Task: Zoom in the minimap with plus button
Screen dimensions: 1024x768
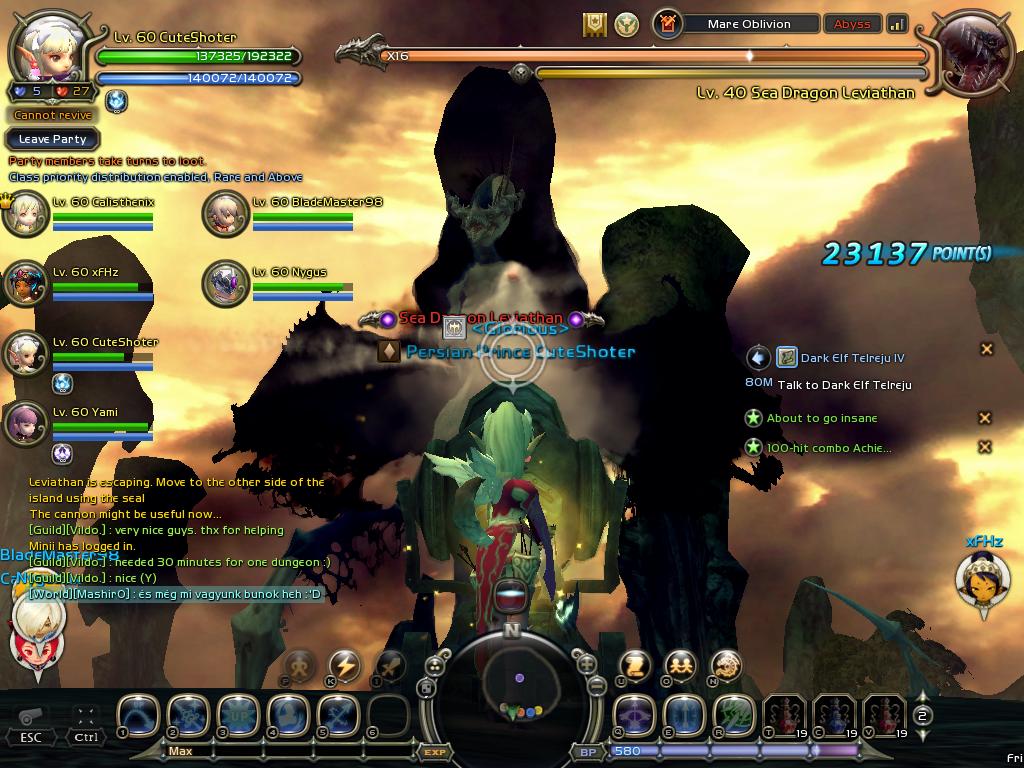Action: pyautogui.click(x=586, y=663)
